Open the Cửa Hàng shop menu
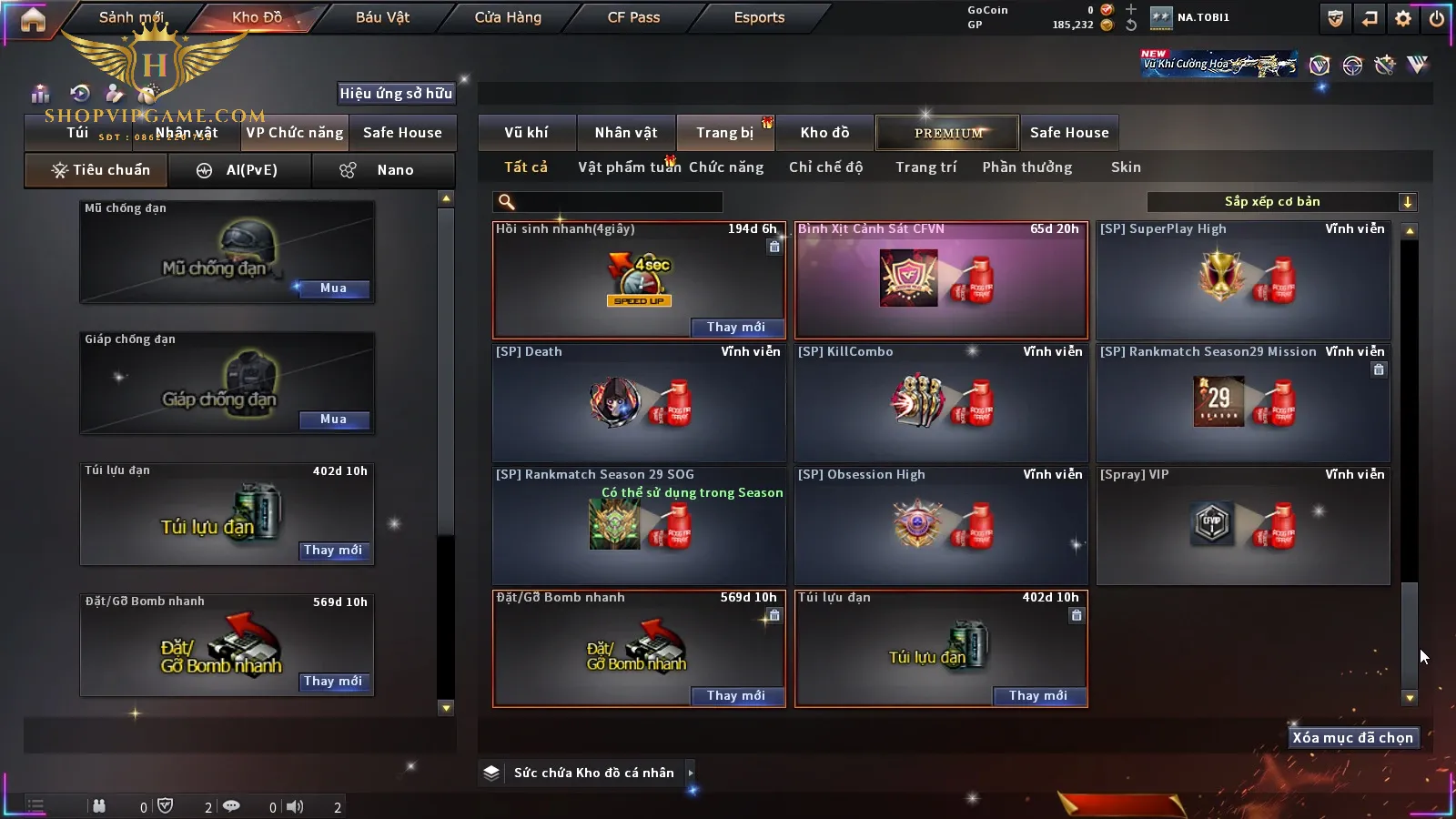Viewport: 1456px width, 819px height. pyautogui.click(x=508, y=17)
